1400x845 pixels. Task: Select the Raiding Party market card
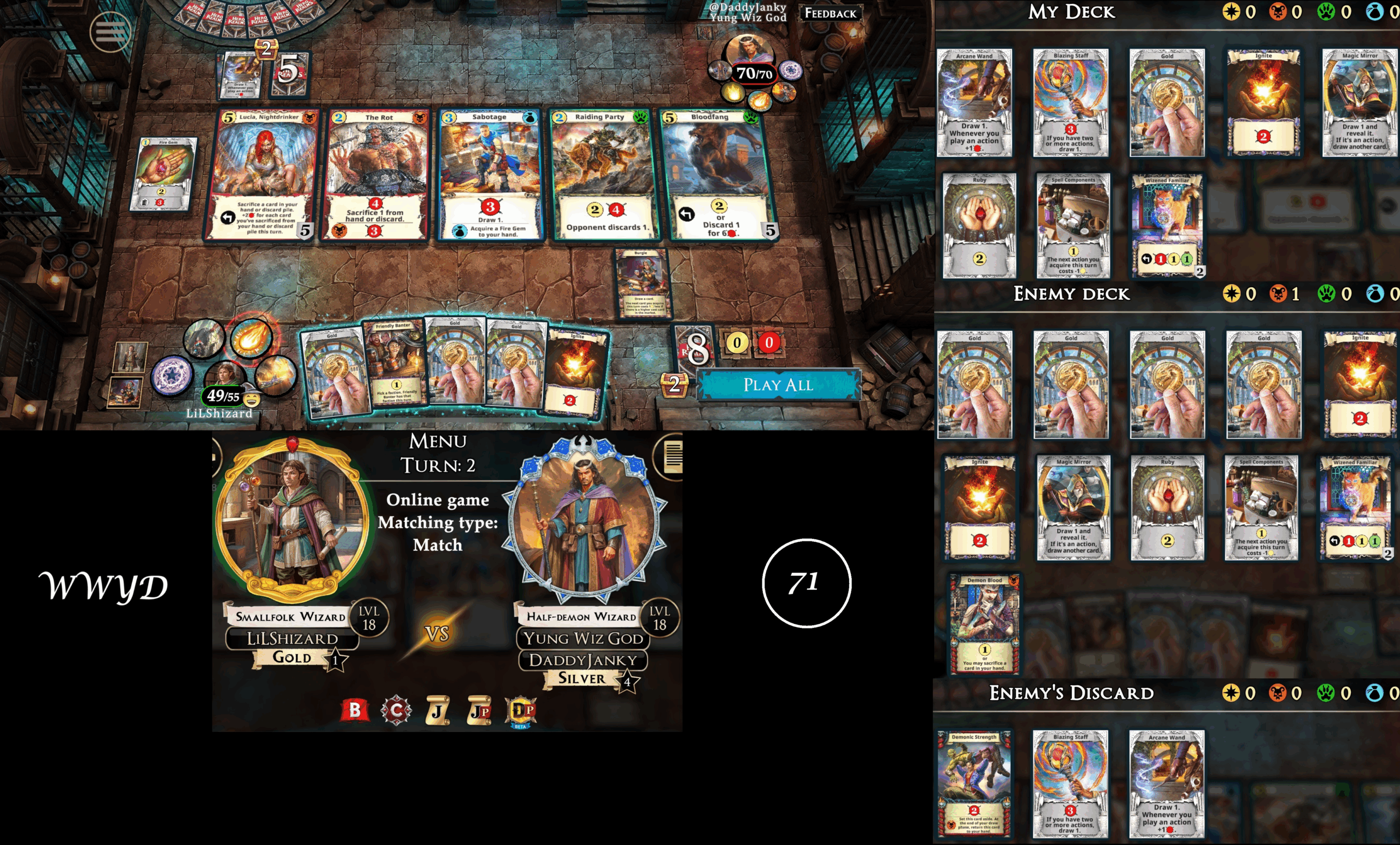[x=602, y=174]
